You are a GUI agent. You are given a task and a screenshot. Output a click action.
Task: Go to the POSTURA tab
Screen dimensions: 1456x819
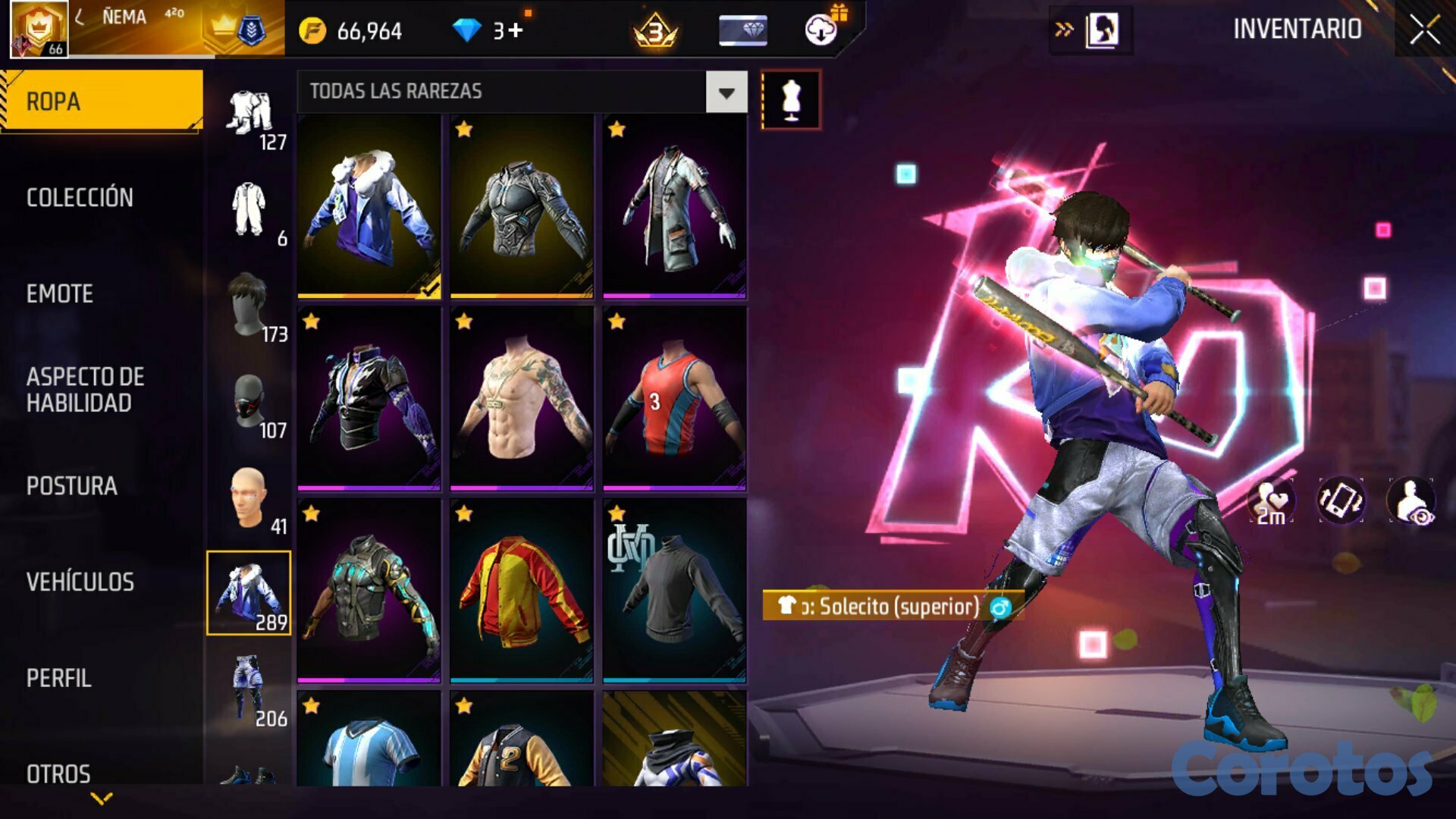click(72, 486)
